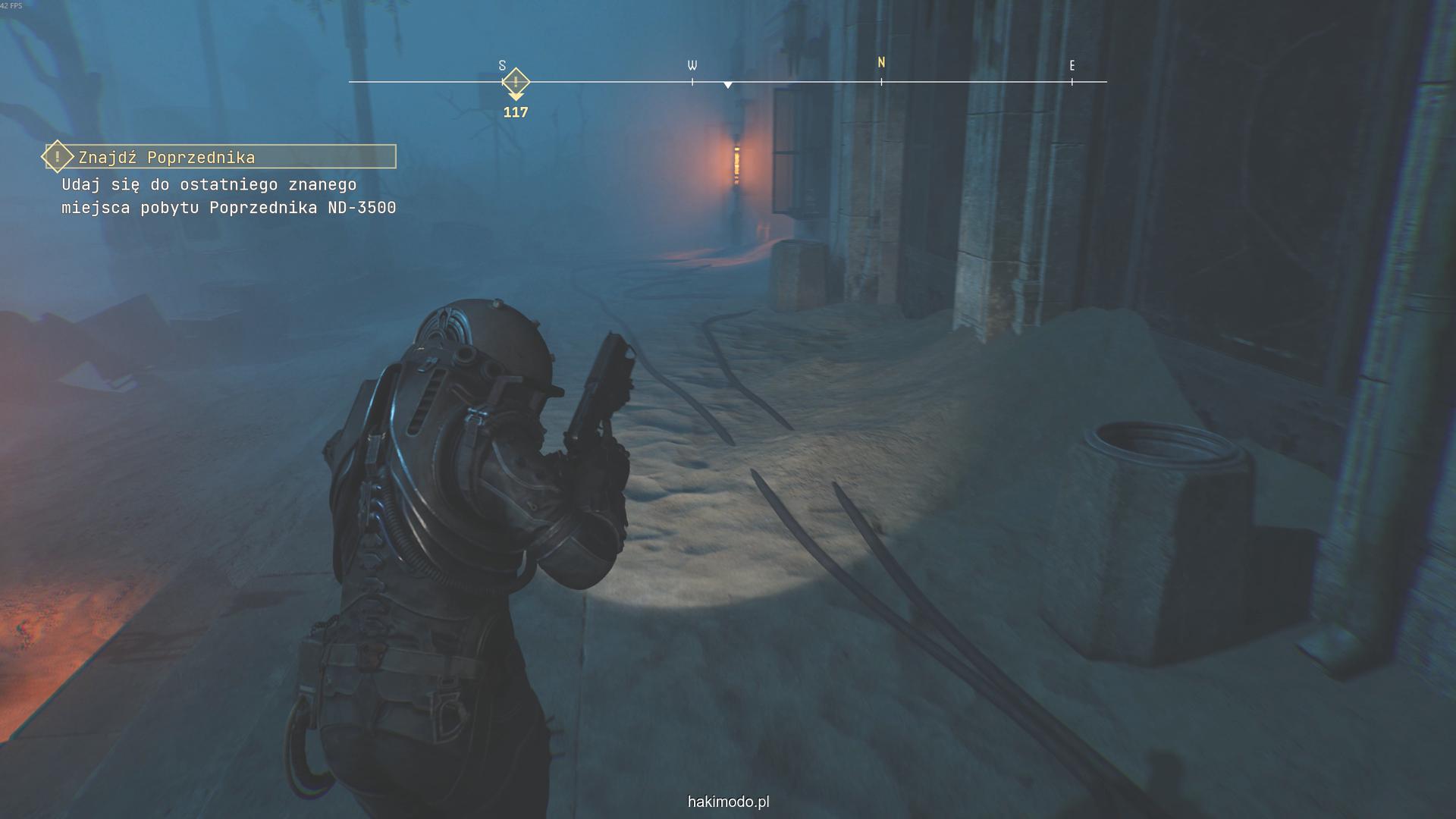Open the hakimodo.pl watermark link
1456x819 pixels.
[728, 802]
